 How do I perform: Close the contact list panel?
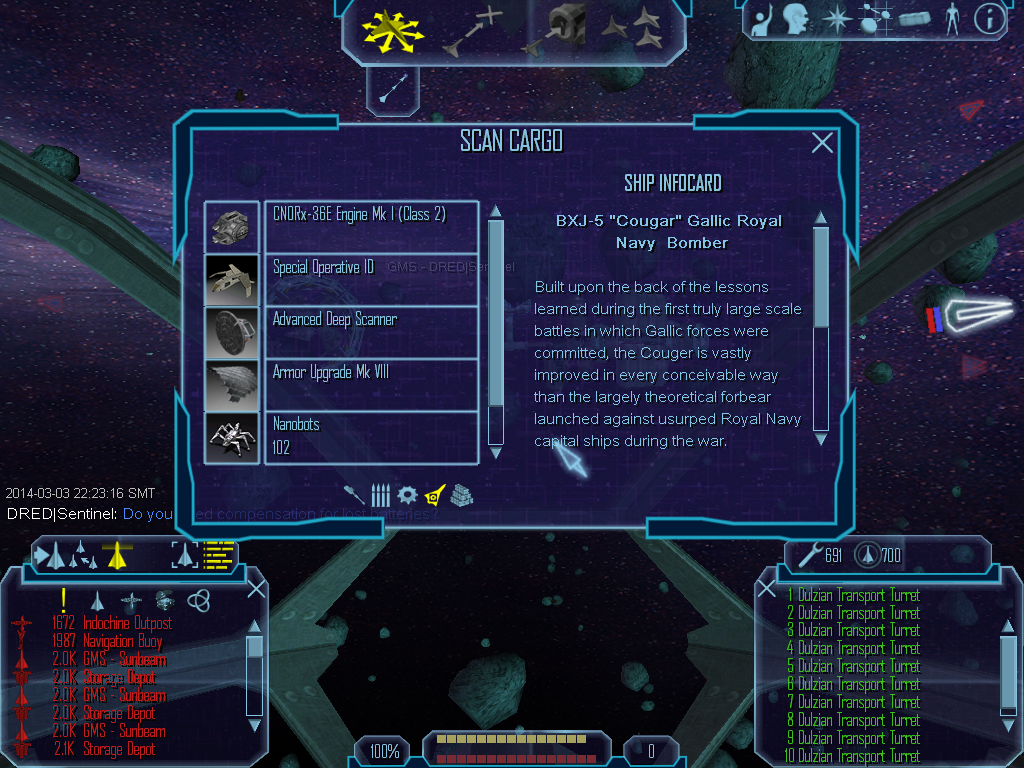pyautogui.click(x=256, y=589)
